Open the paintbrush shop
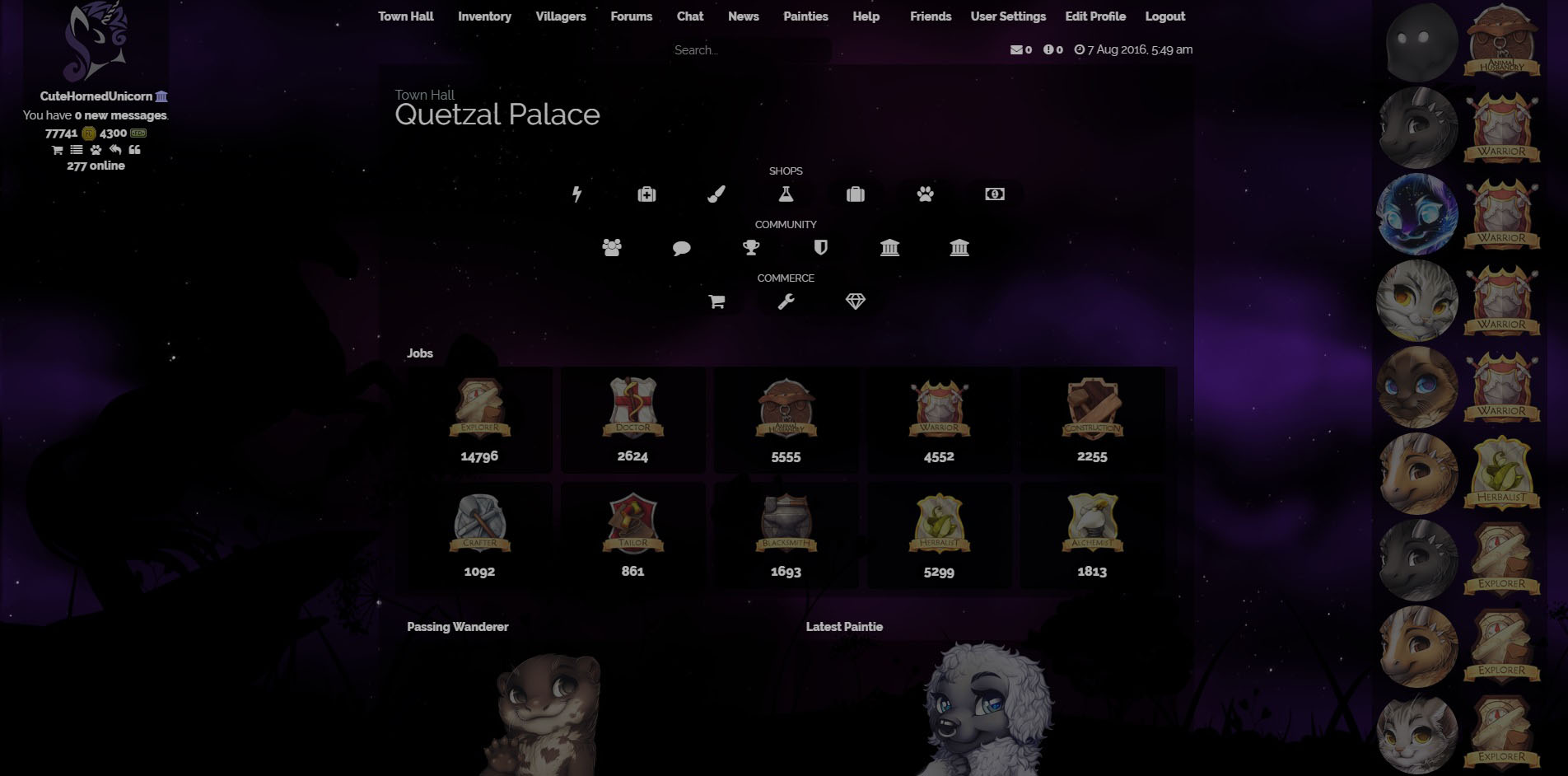The width and height of the screenshot is (1568, 776). (716, 194)
